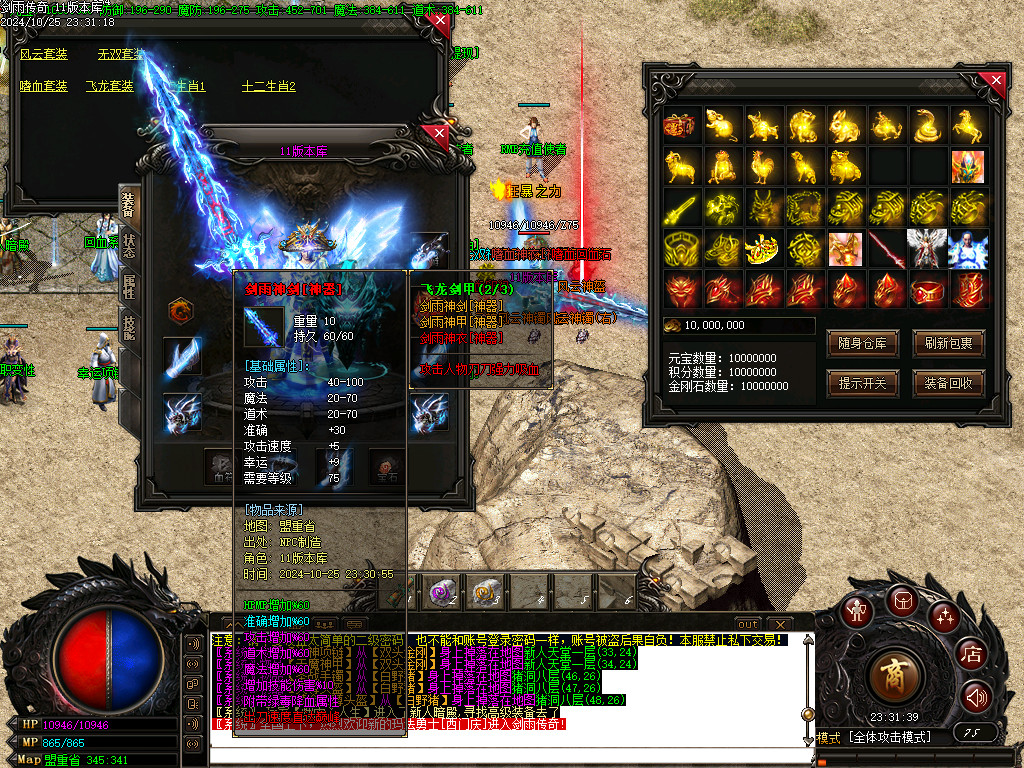The image size is (1024, 768).
Task: Select the red gift box item
Action: click(680, 126)
